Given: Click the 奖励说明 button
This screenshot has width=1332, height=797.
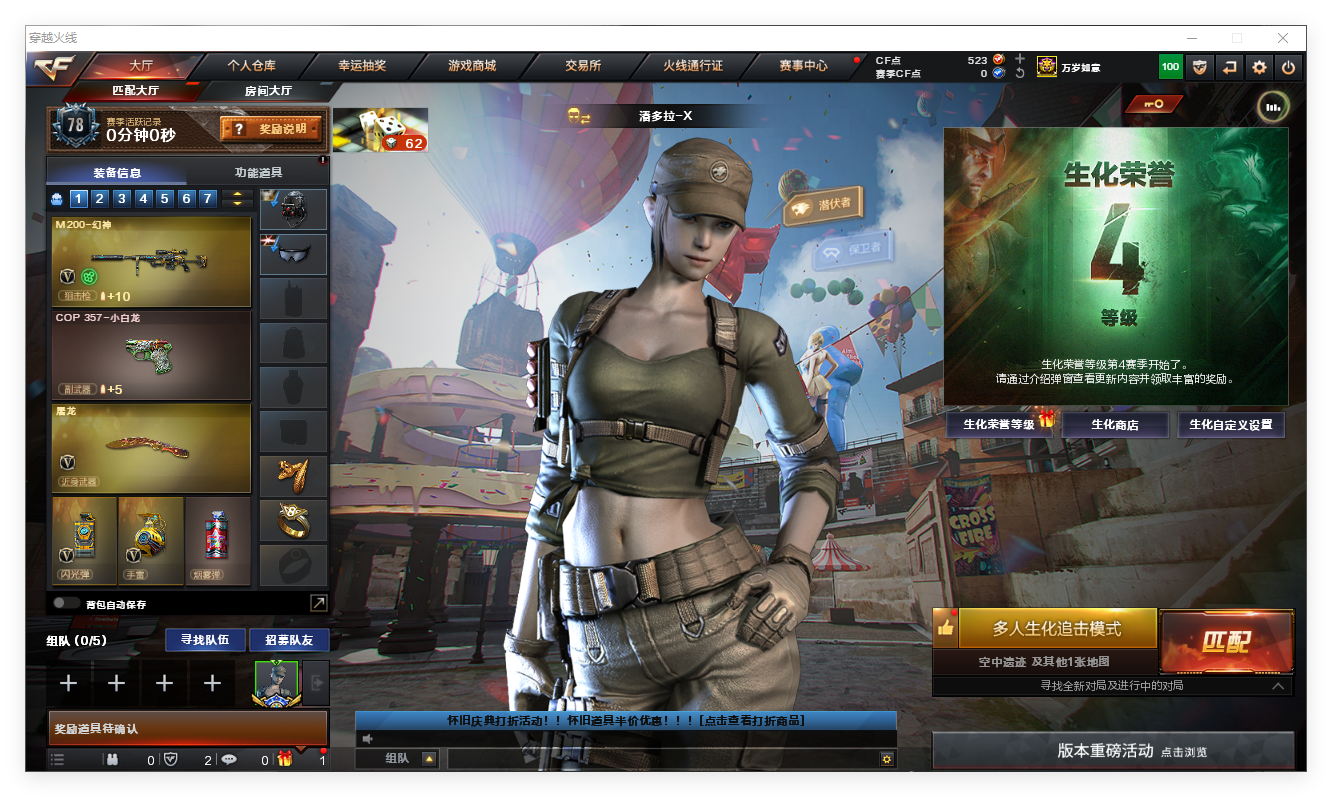Looking at the screenshot, I should pyautogui.click(x=271, y=129).
